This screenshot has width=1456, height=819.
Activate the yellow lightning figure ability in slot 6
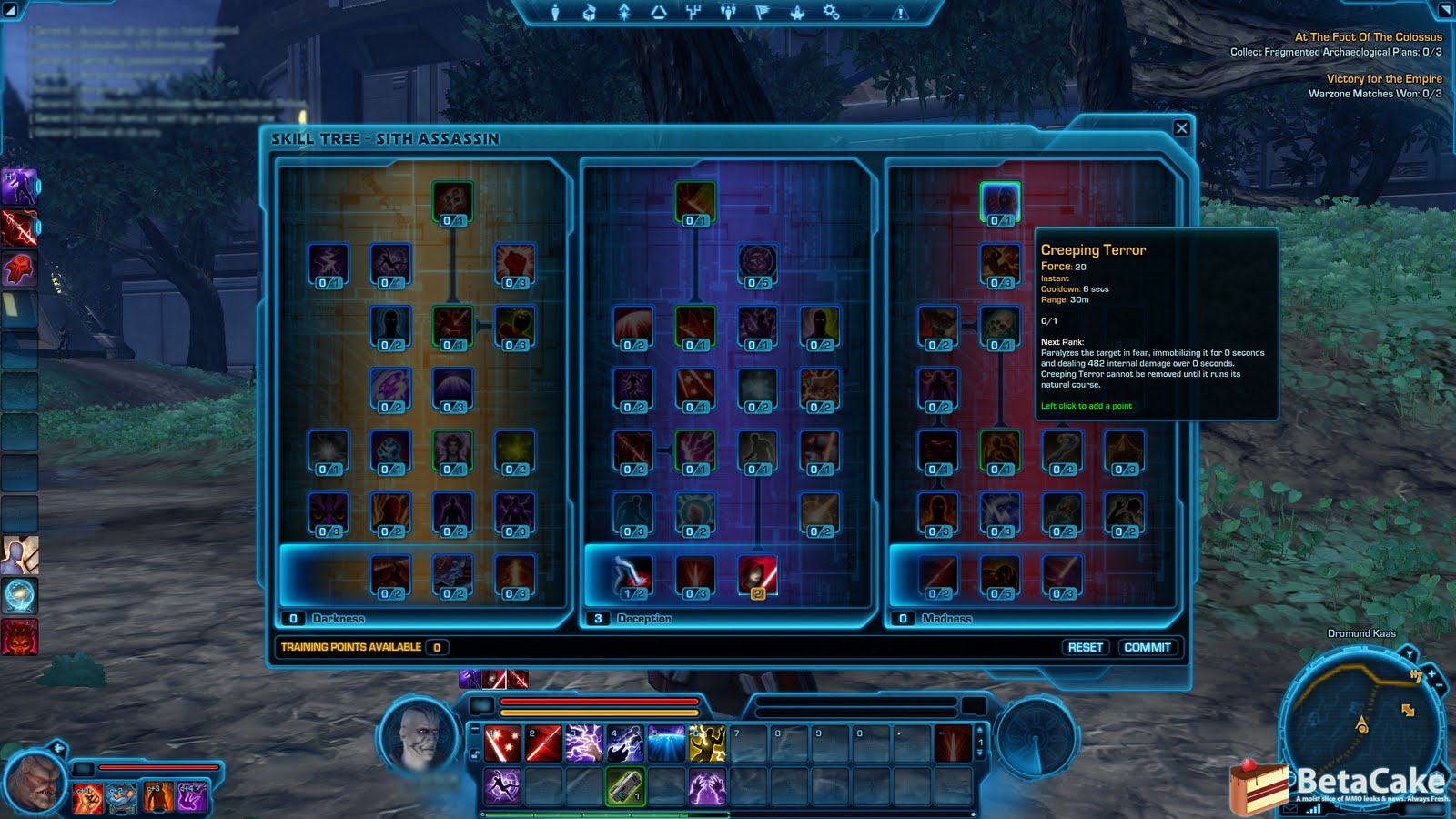(707, 743)
